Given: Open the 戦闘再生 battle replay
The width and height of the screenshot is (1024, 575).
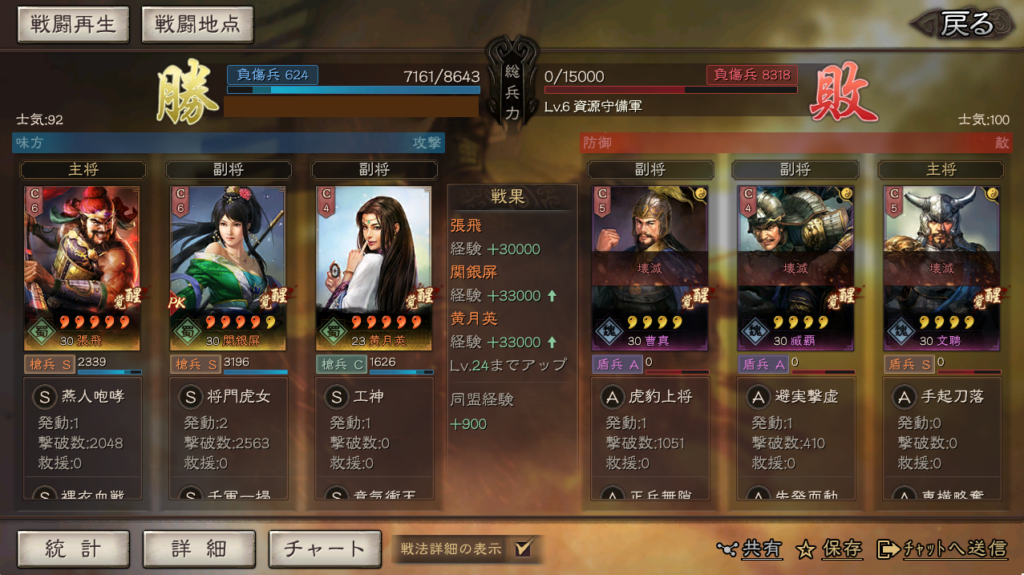Looking at the screenshot, I should [x=73, y=25].
